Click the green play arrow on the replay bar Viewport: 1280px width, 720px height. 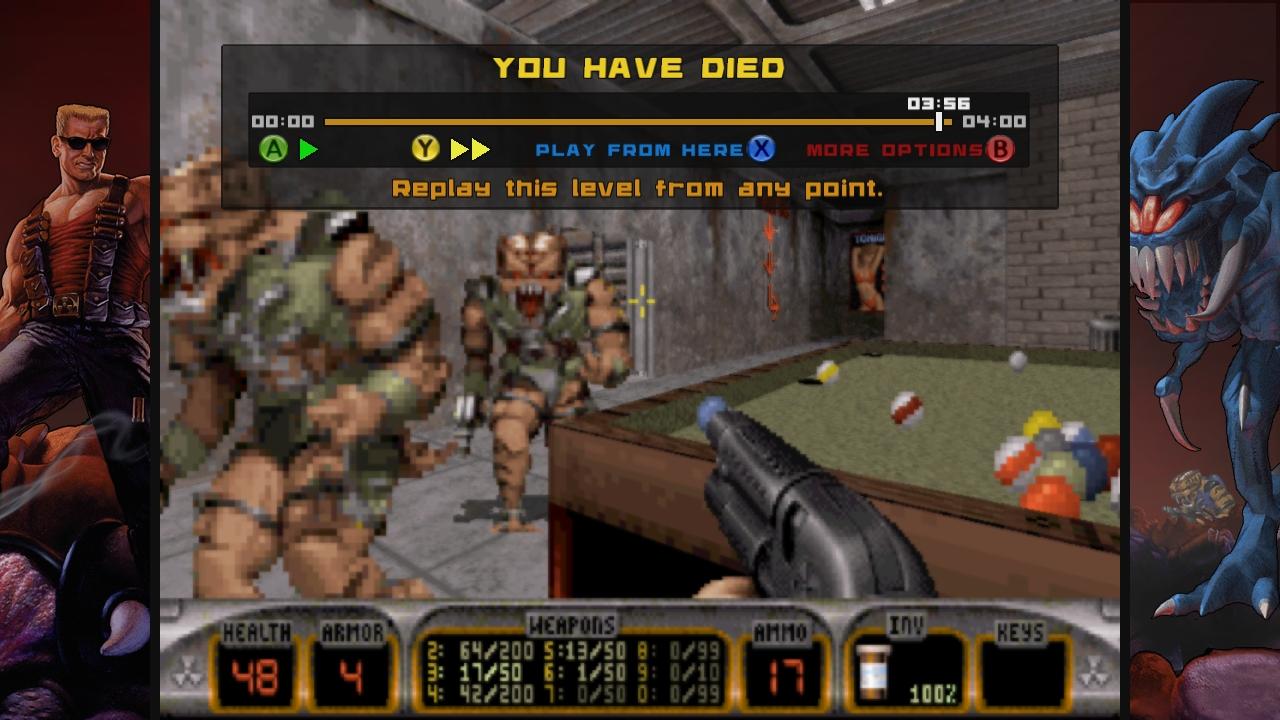coord(309,150)
